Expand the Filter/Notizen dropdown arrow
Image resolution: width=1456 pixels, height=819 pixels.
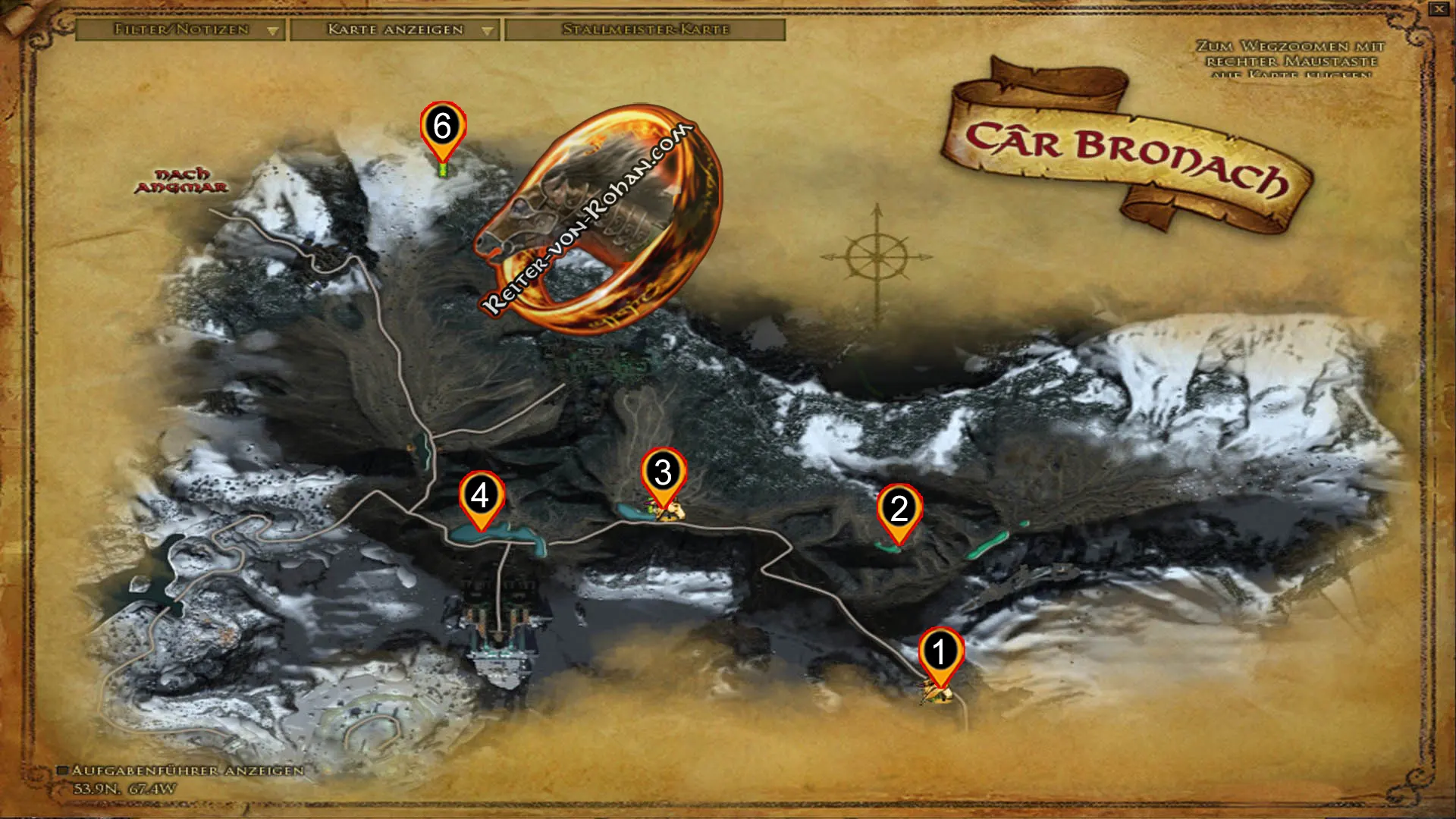click(272, 31)
